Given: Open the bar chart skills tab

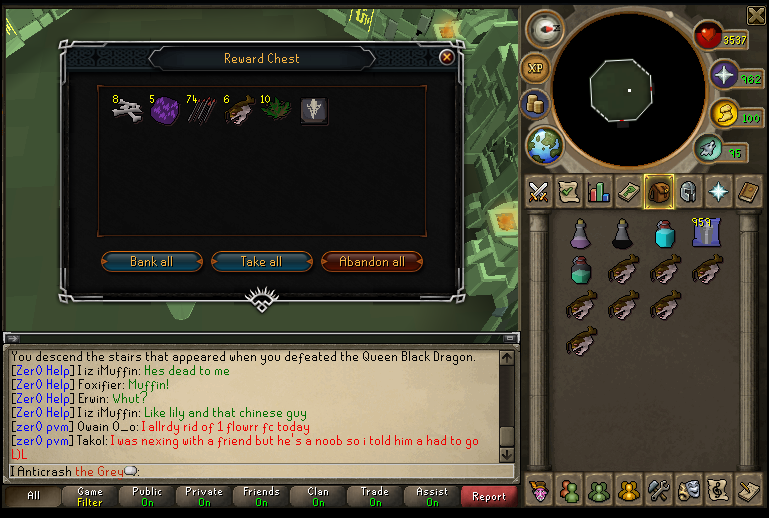Looking at the screenshot, I should (x=599, y=191).
